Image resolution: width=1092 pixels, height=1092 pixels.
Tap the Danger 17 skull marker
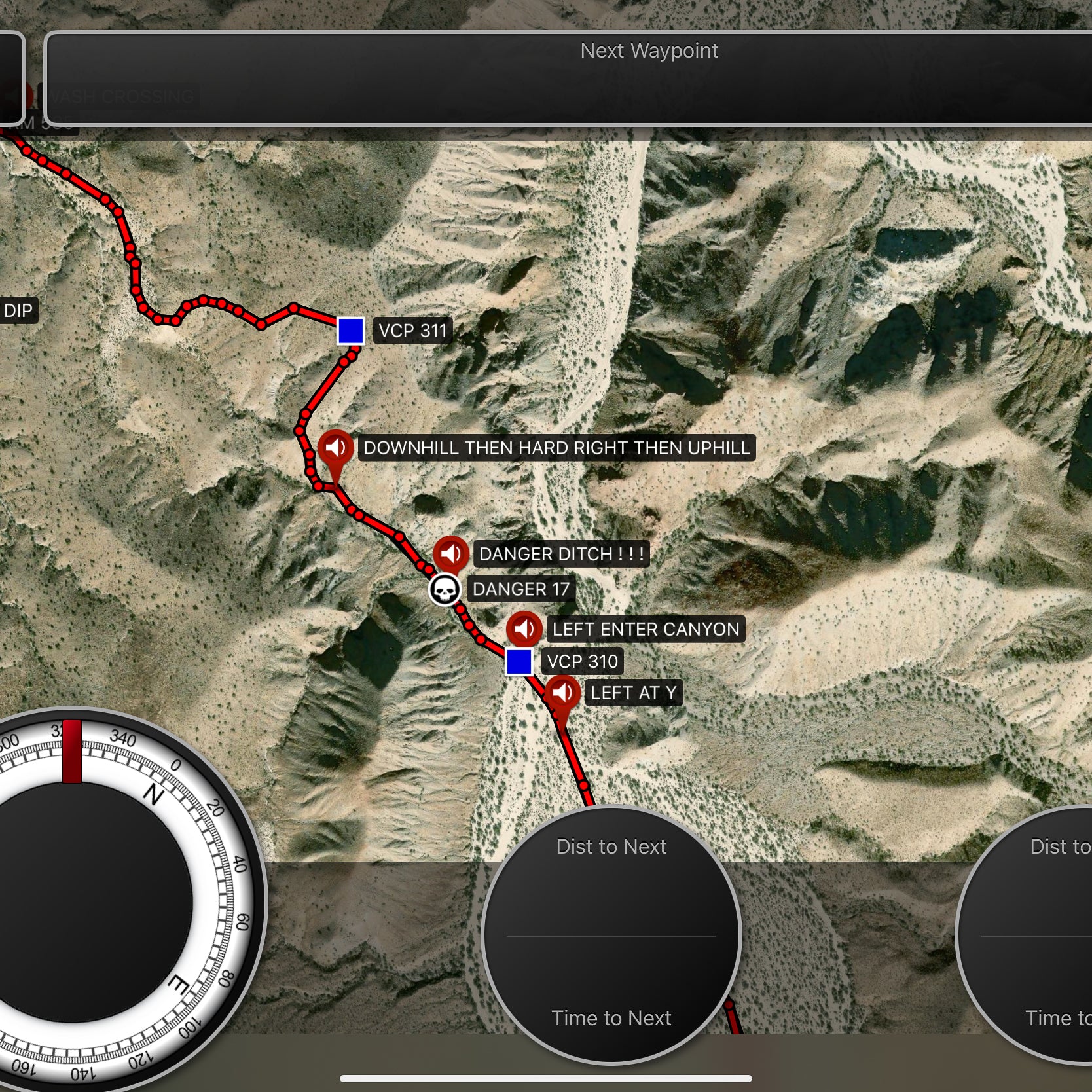point(445,590)
